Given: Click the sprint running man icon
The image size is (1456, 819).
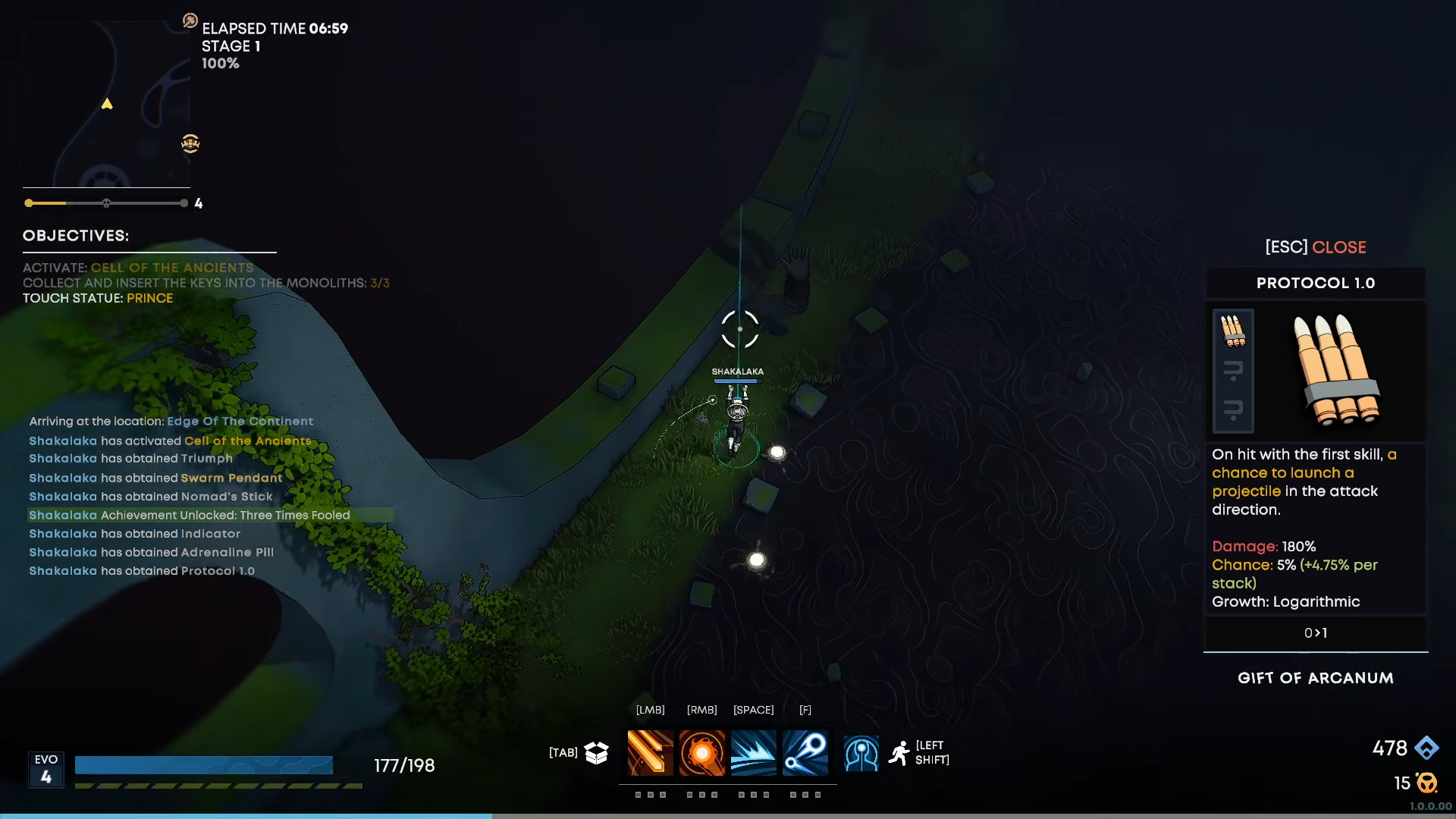Looking at the screenshot, I should pyautogui.click(x=899, y=753).
